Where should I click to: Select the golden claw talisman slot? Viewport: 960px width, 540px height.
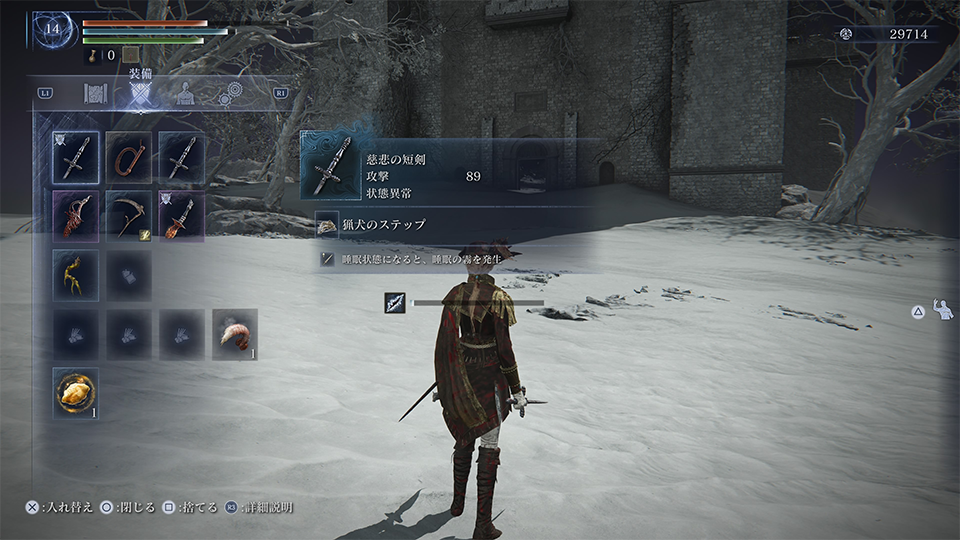click(76, 275)
